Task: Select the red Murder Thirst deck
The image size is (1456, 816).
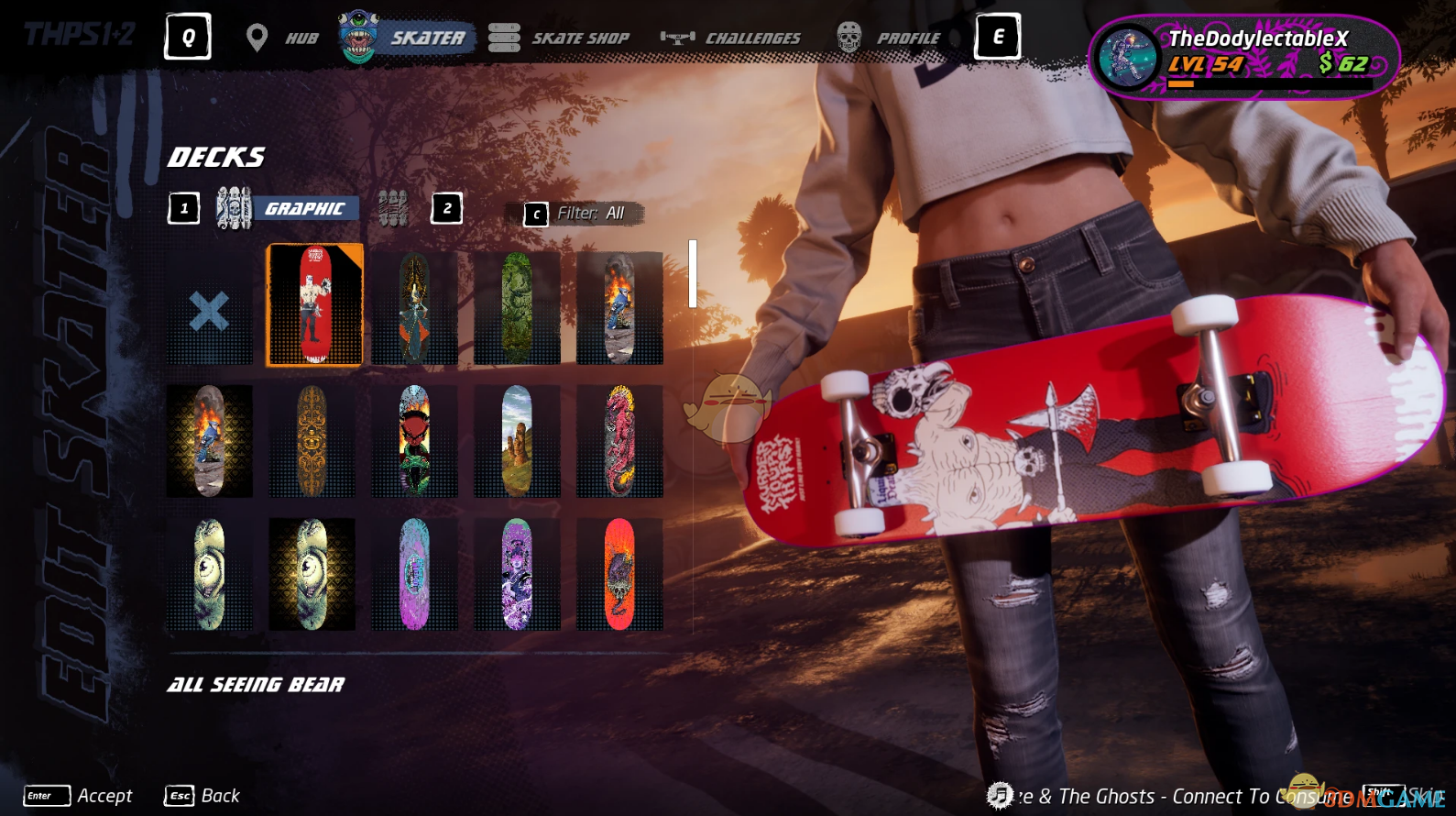Action: pyautogui.click(x=314, y=306)
